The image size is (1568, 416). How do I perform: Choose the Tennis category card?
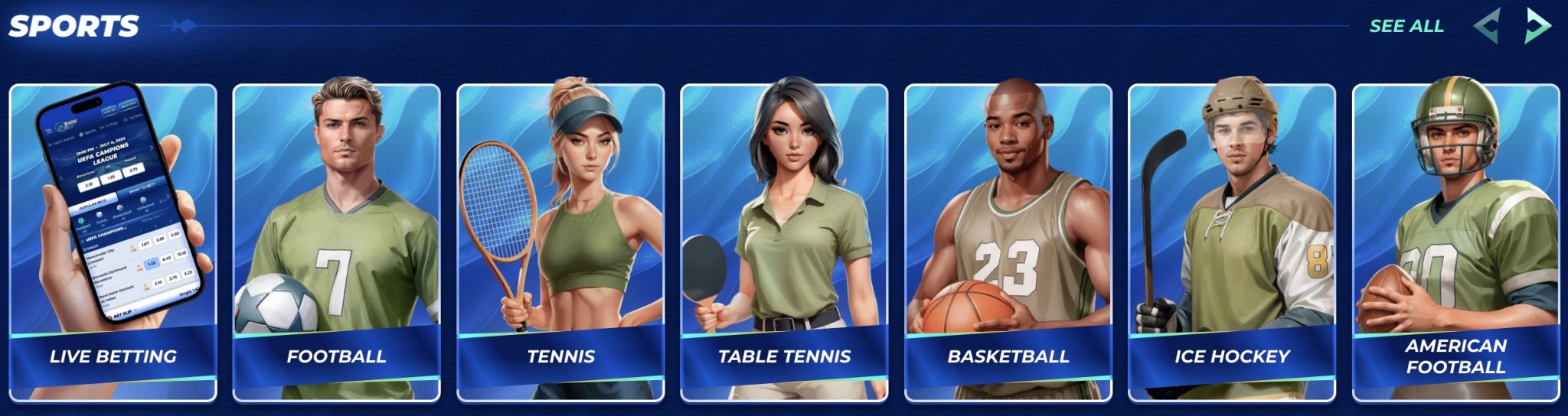coord(560,243)
